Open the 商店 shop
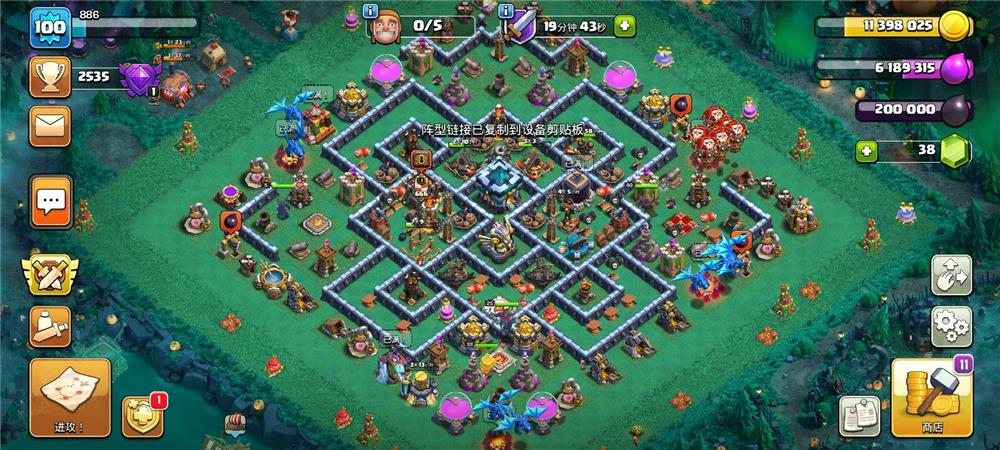Image resolution: width=1000 pixels, height=450 pixels. point(930,397)
